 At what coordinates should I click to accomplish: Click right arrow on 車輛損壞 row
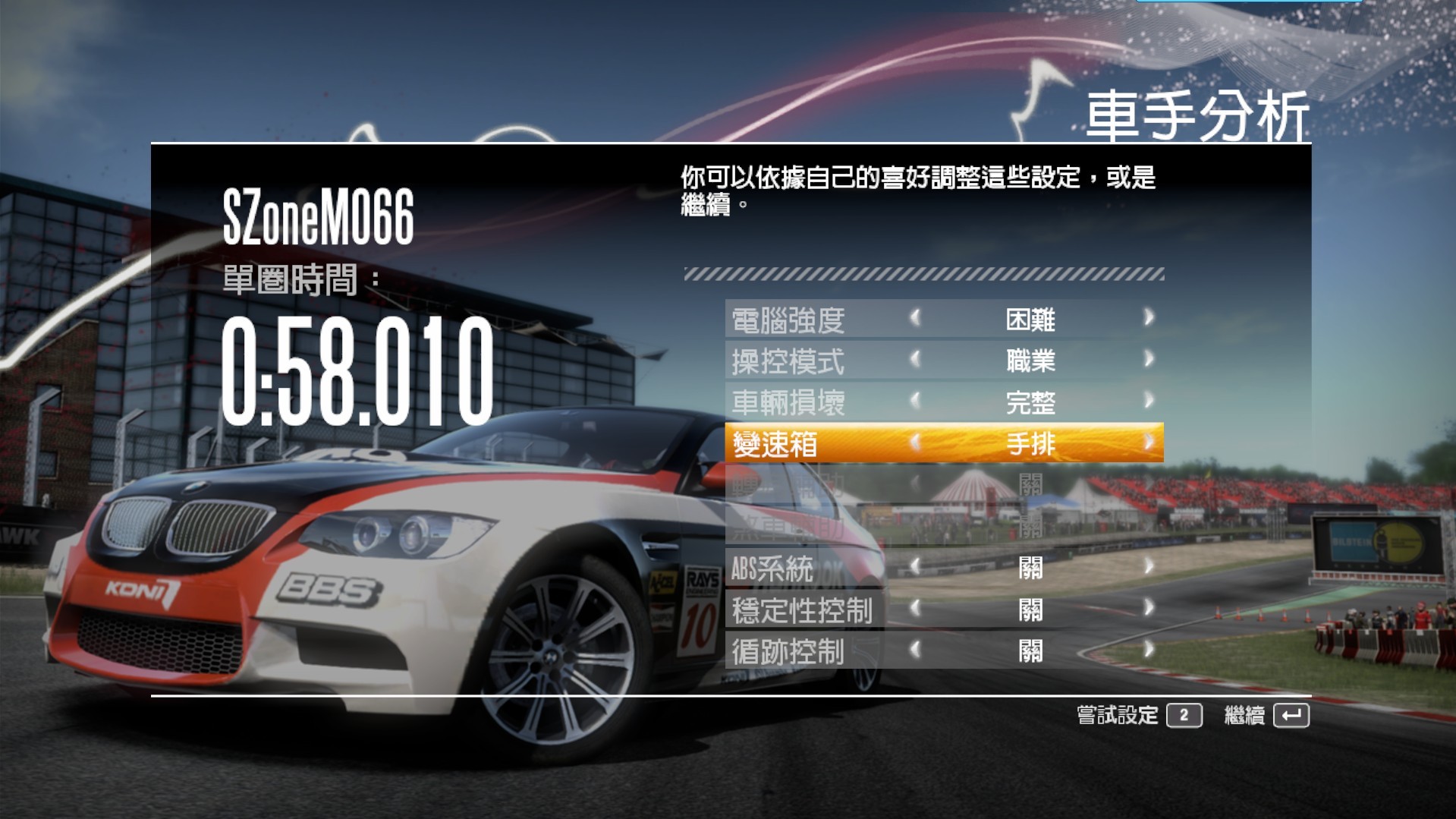[x=1148, y=400]
